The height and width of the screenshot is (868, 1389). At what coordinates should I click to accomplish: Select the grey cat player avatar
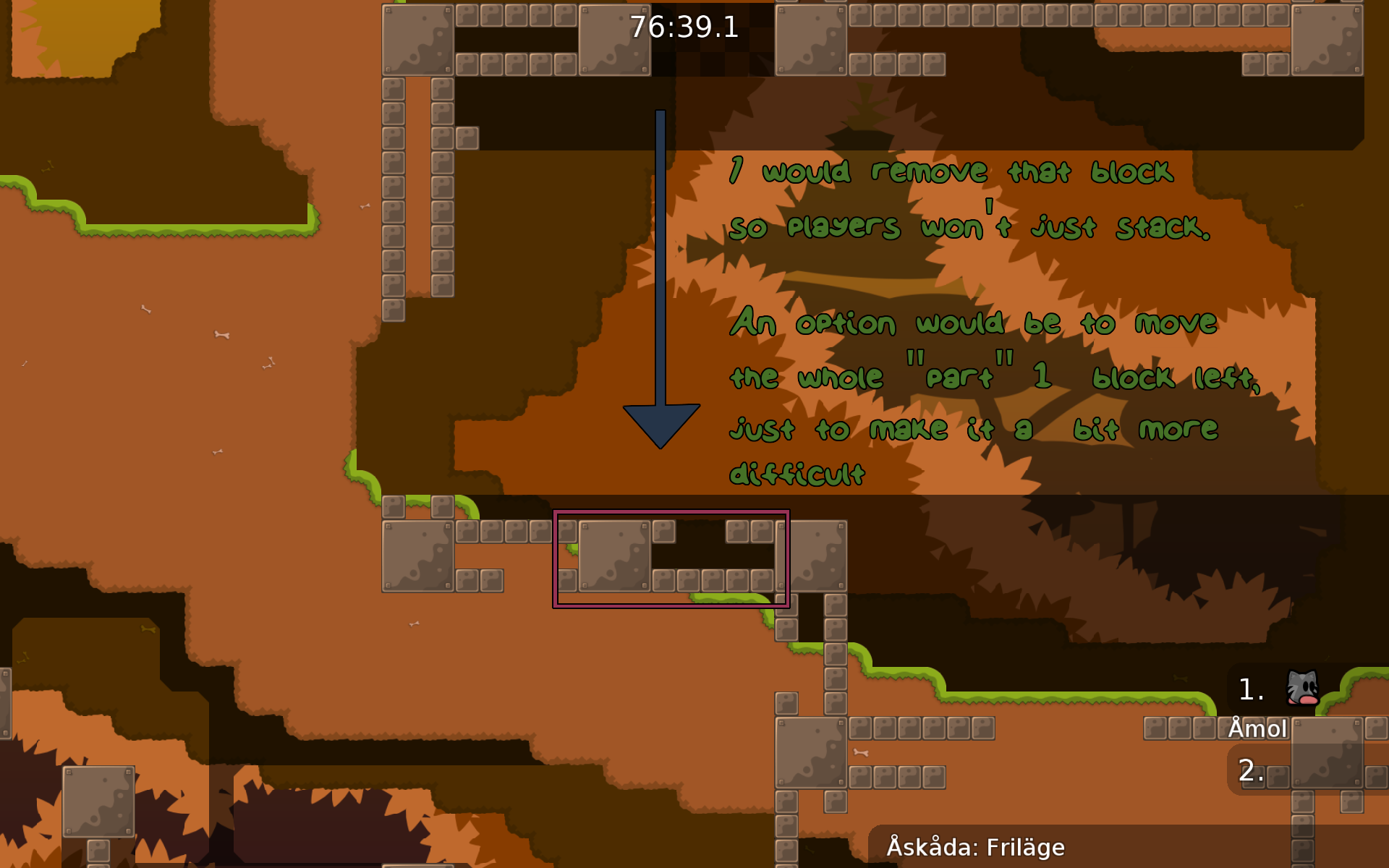click(x=1301, y=687)
